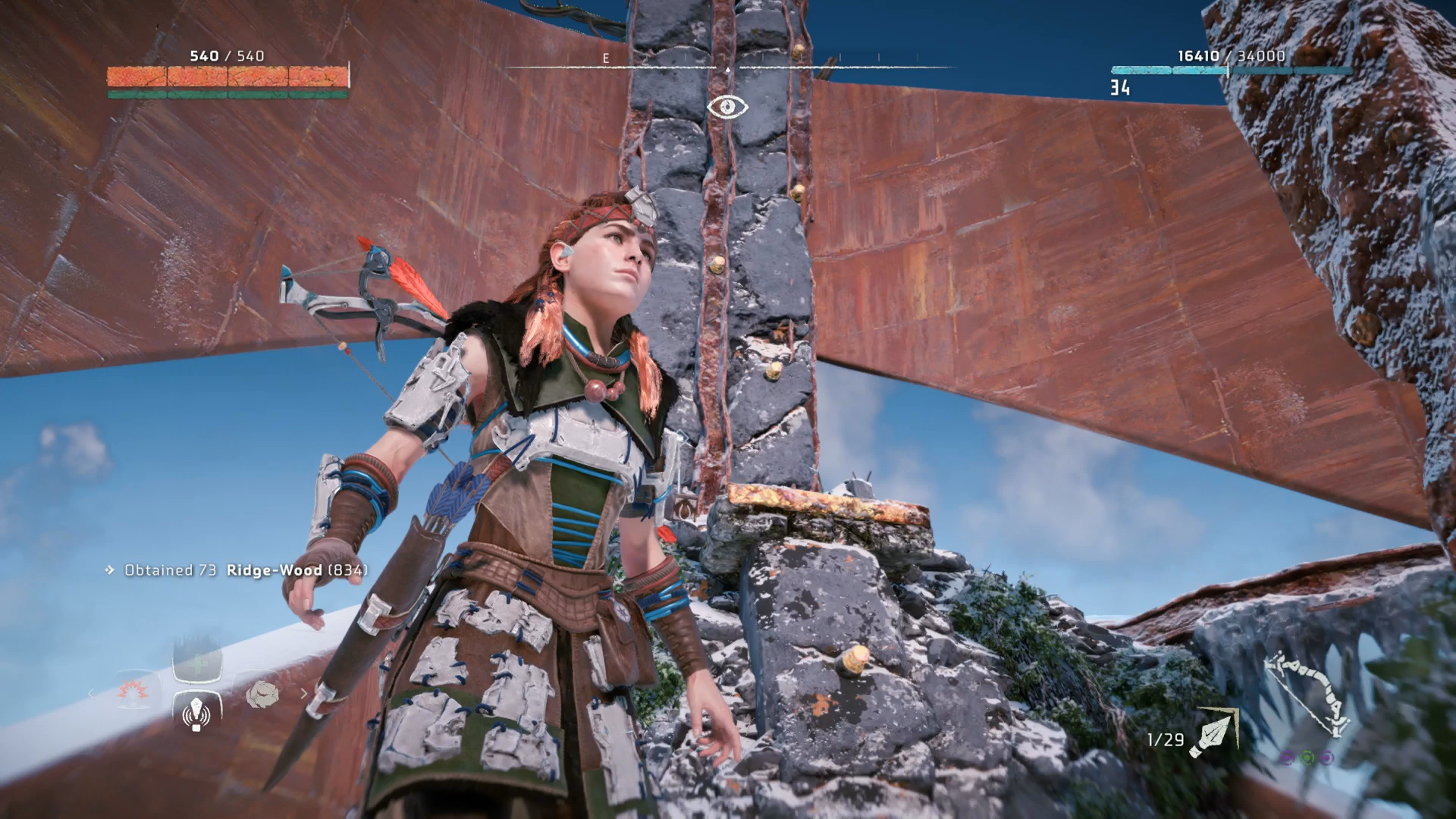Choose the rock throwable item icon

coord(262,693)
